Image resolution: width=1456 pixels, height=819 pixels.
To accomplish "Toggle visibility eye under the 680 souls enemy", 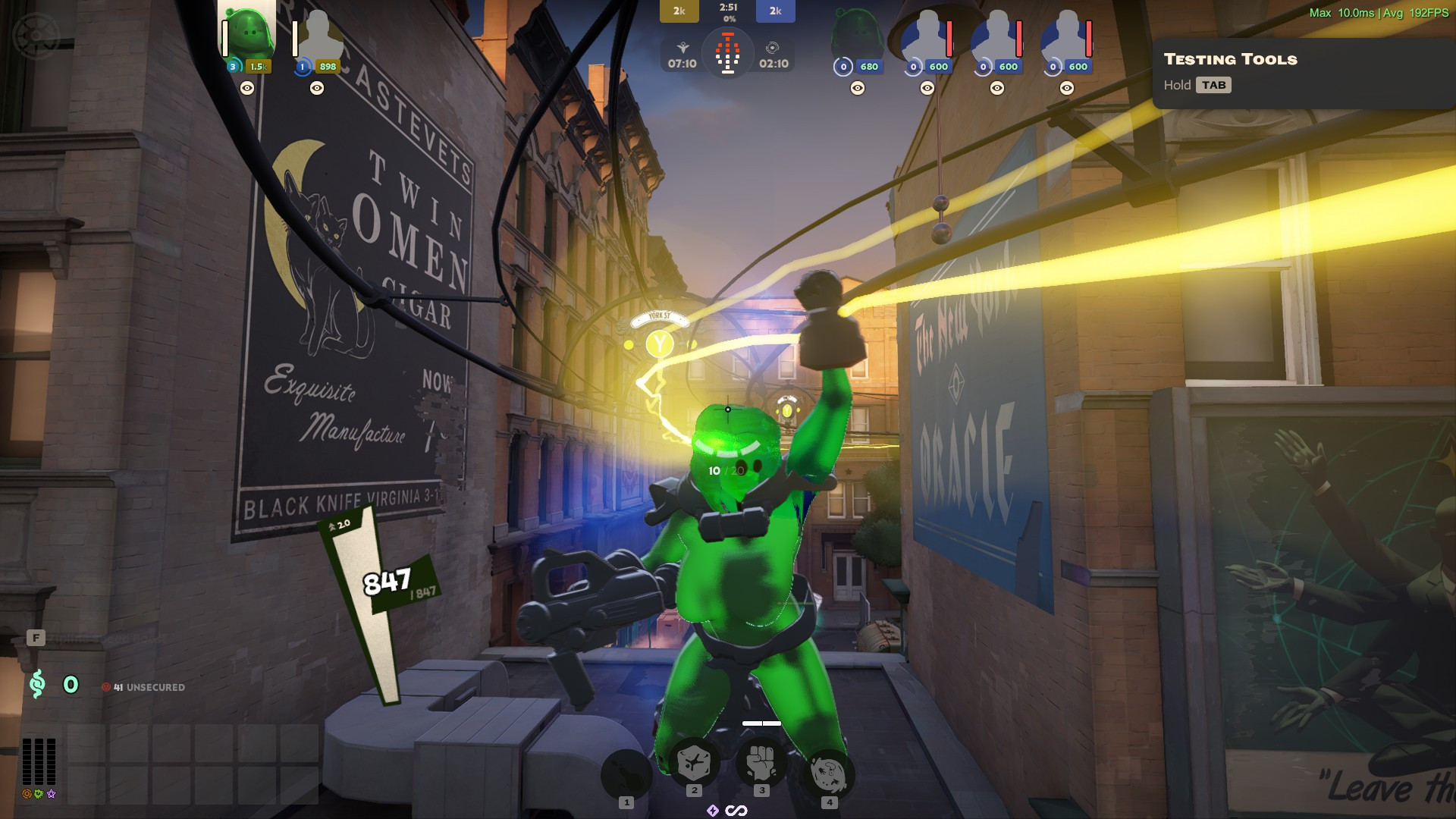I will click(856, 89).
